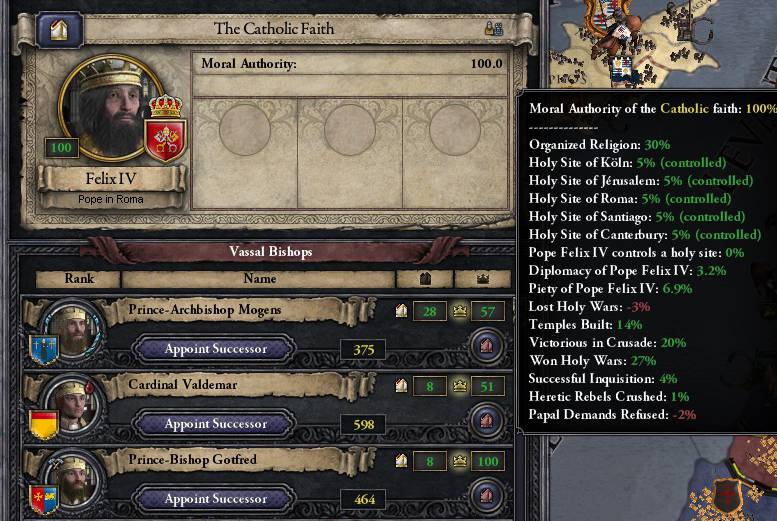The height and width of the screenshot is (521, 777).
Task: Click the religion icon button beside the title
Action: click(x=59, y=30)
